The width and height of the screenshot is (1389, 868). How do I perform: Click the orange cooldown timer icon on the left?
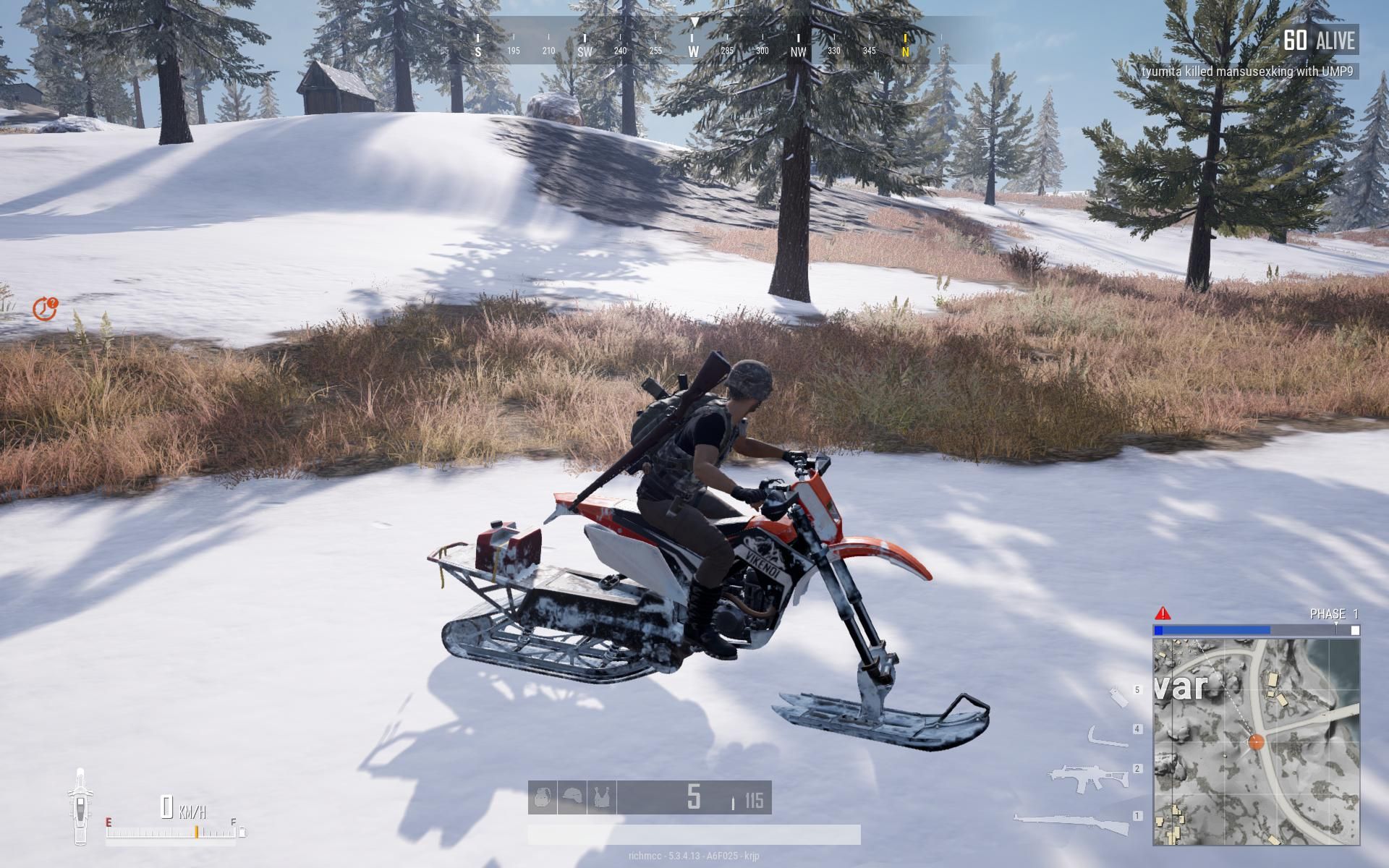46,308
